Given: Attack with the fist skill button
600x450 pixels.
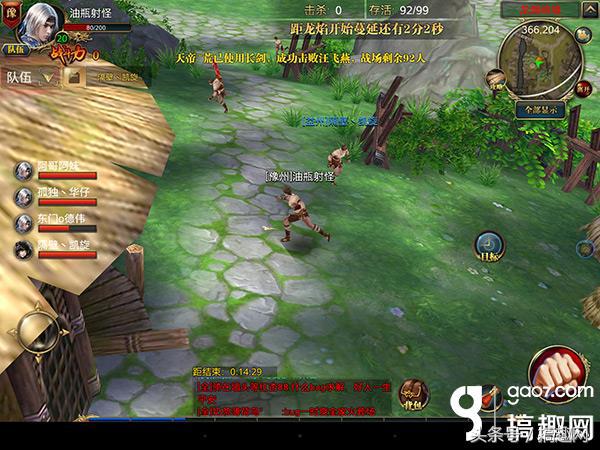Looking at the screenshot, I should tap(554, 371).
